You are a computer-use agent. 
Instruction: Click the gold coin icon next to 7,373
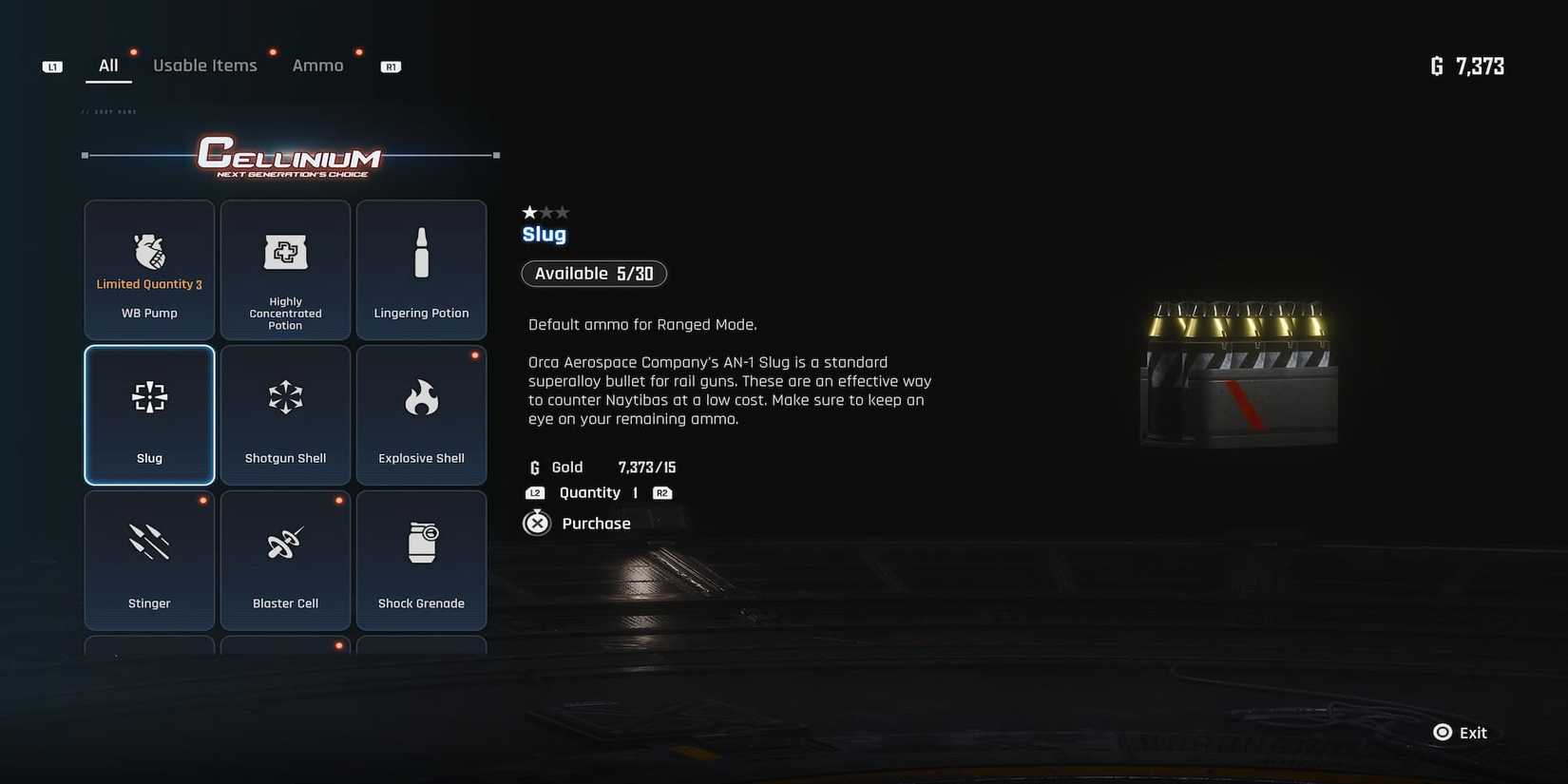tap(1437, 66)
